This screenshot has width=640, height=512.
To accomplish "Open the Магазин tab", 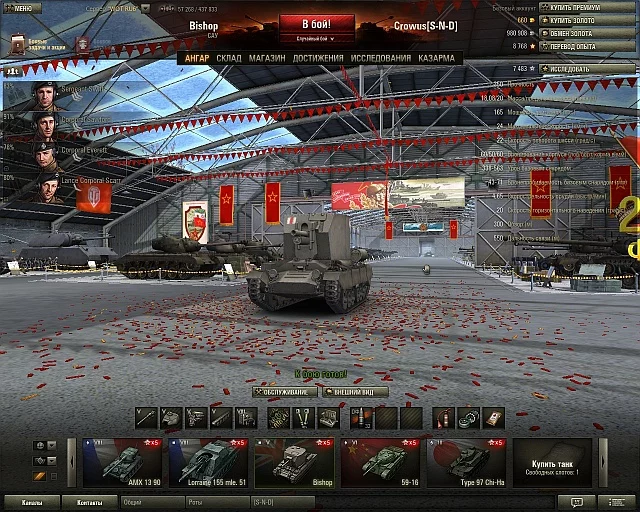I will 267,58.
